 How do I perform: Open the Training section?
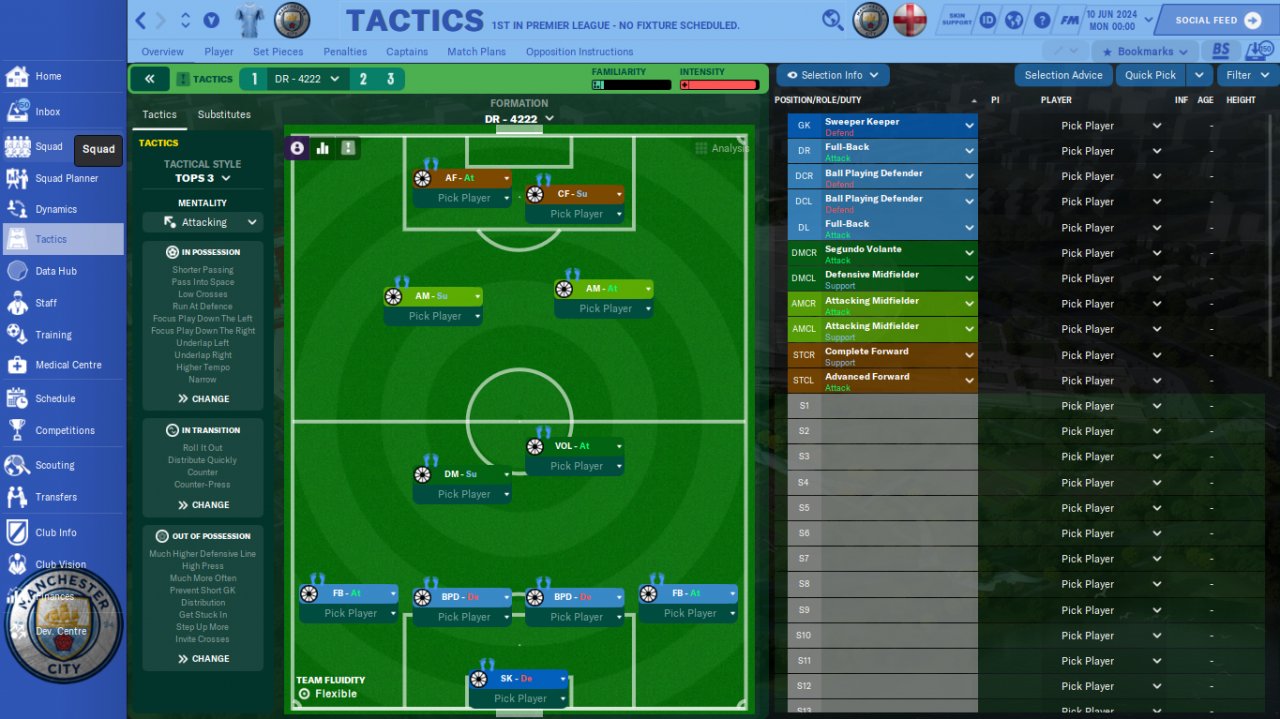coord(53,335)
